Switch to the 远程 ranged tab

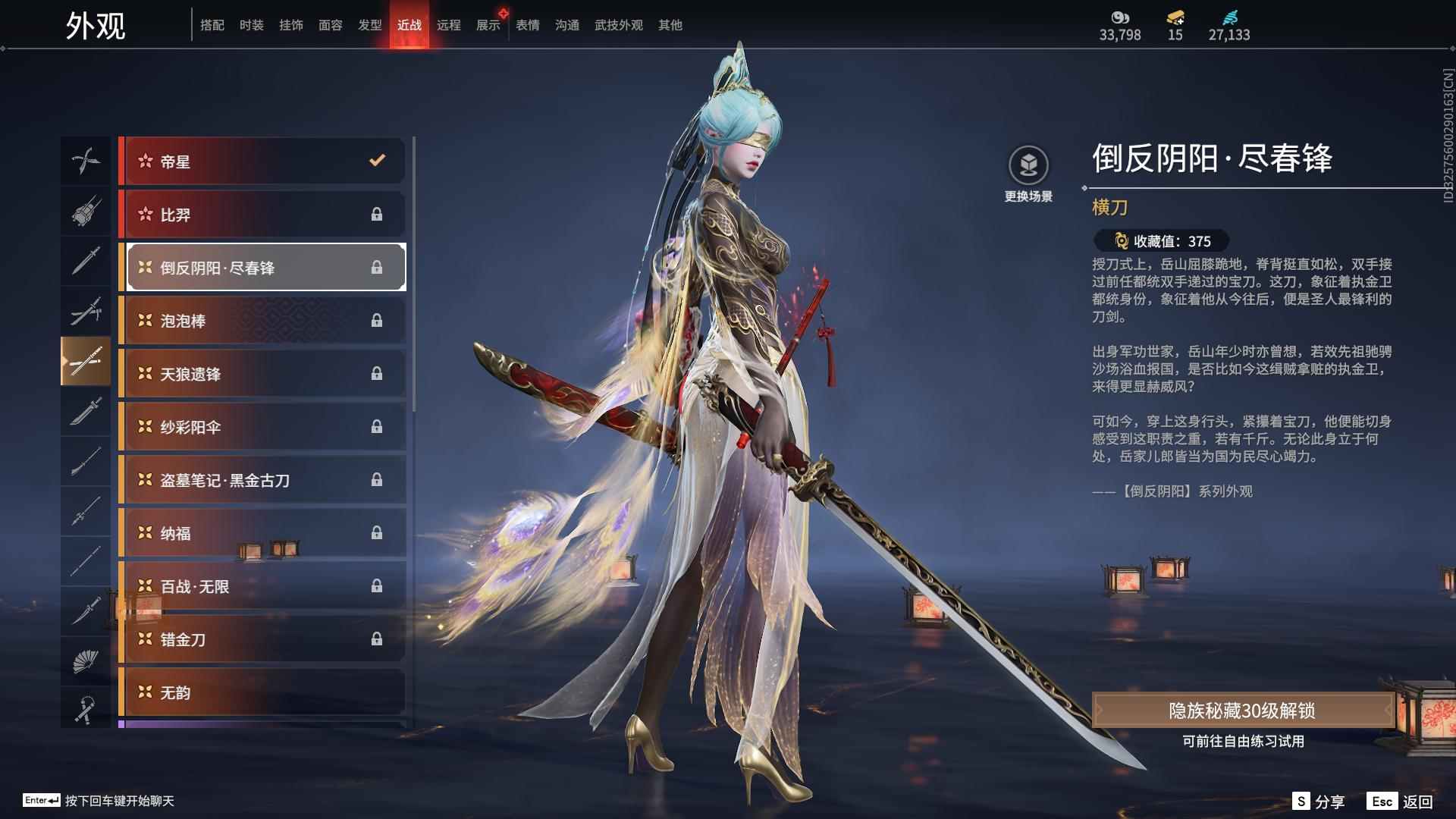coord(450,24)
